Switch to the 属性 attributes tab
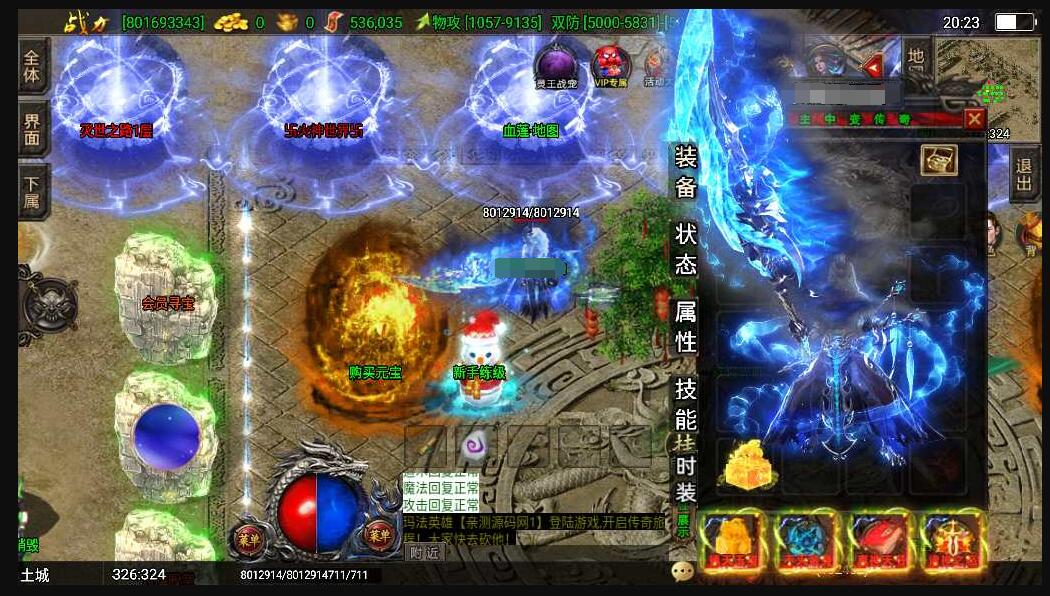This screenshot has height=596, width=1050. pos(685,326)
